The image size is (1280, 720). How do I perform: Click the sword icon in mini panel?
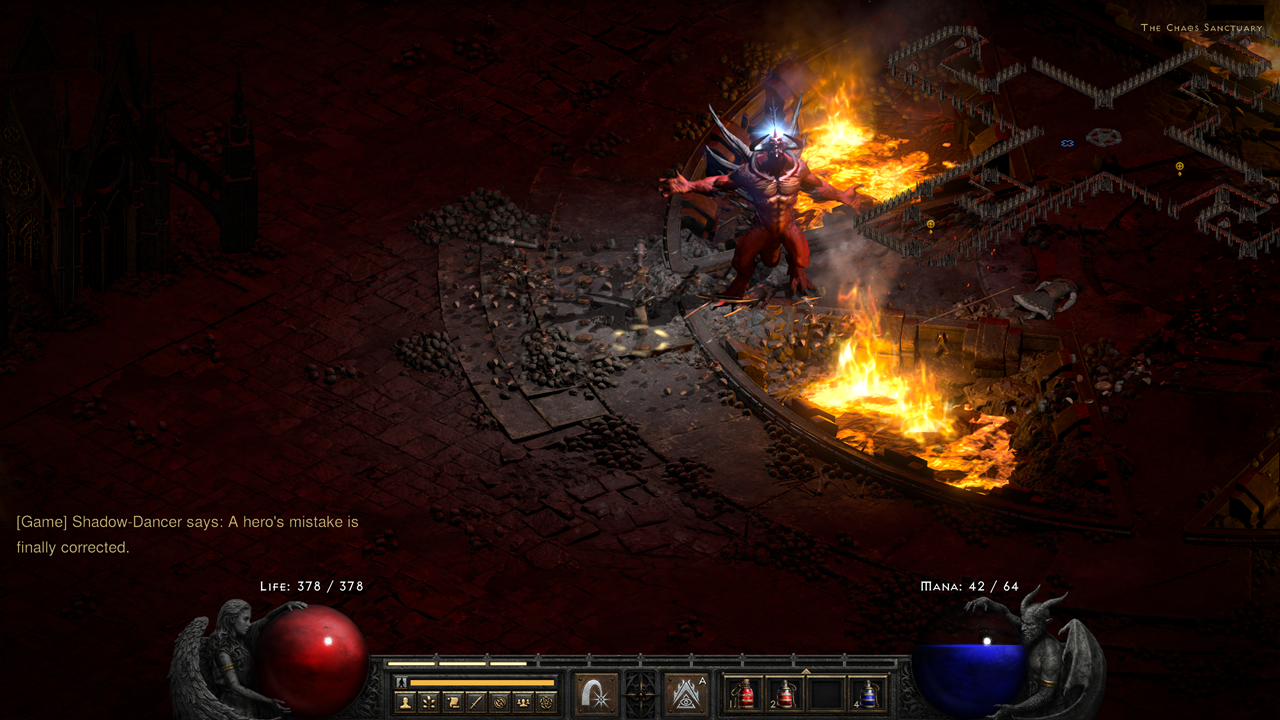475,702
